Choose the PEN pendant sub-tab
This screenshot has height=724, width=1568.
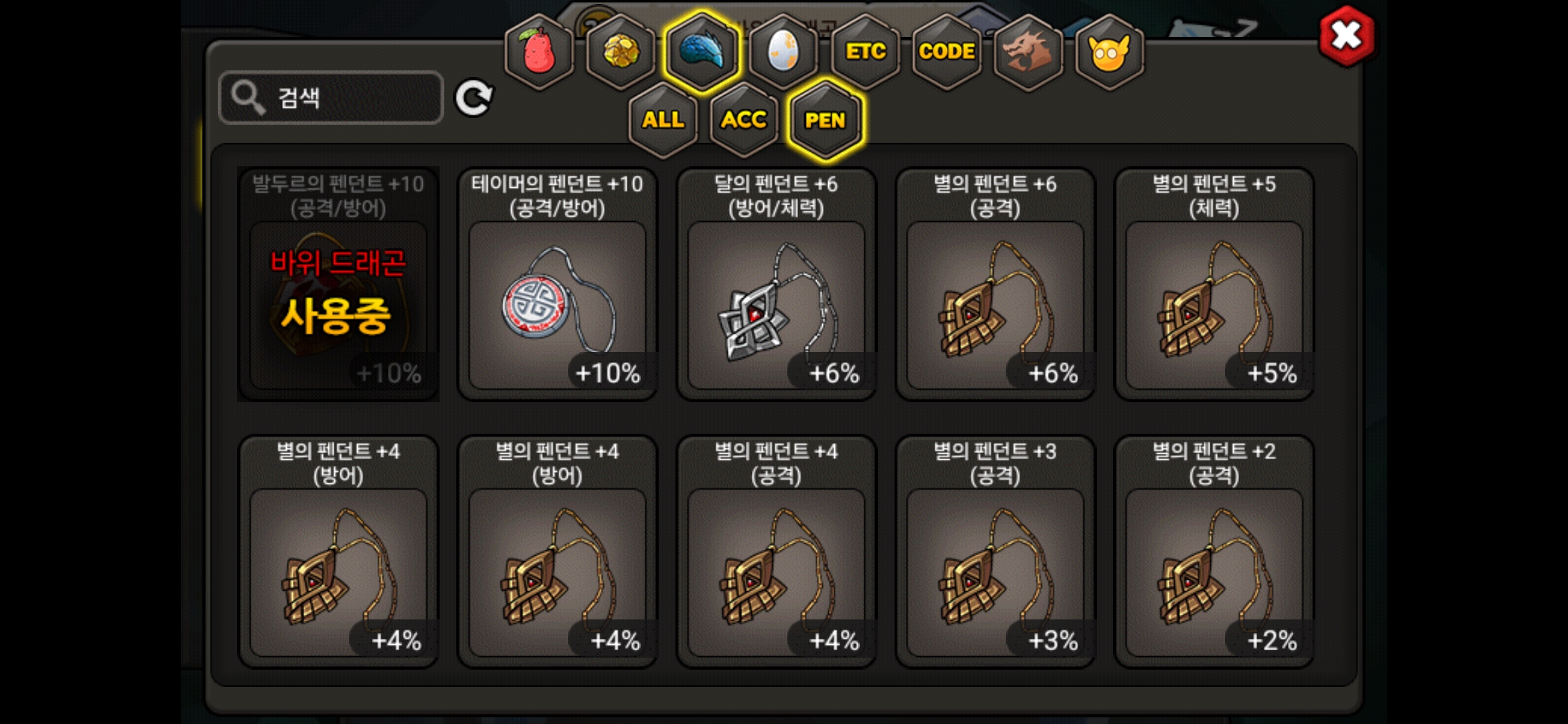pyautogui.click(x=825, y=120)
